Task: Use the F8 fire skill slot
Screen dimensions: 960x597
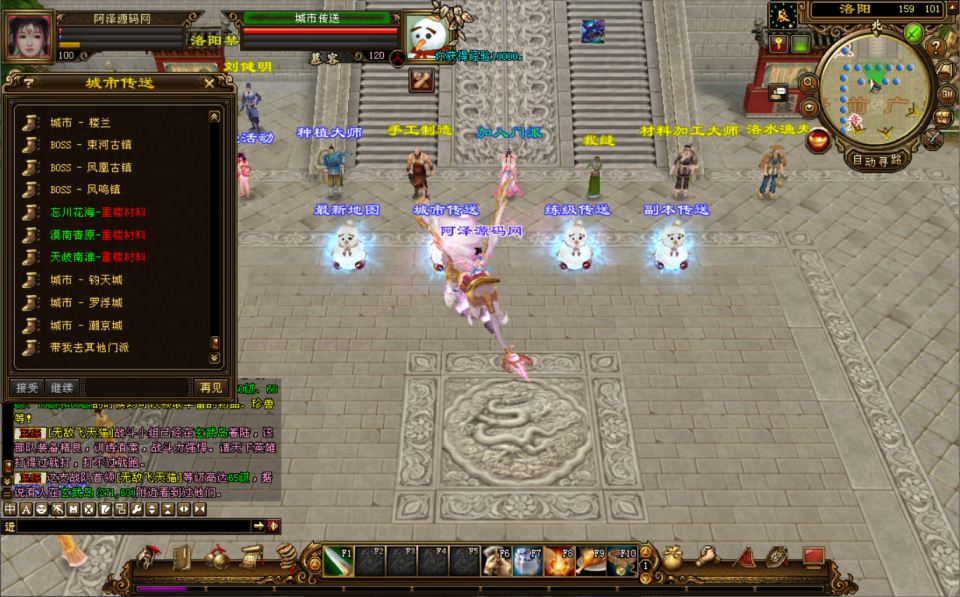Action: (559, 561)
